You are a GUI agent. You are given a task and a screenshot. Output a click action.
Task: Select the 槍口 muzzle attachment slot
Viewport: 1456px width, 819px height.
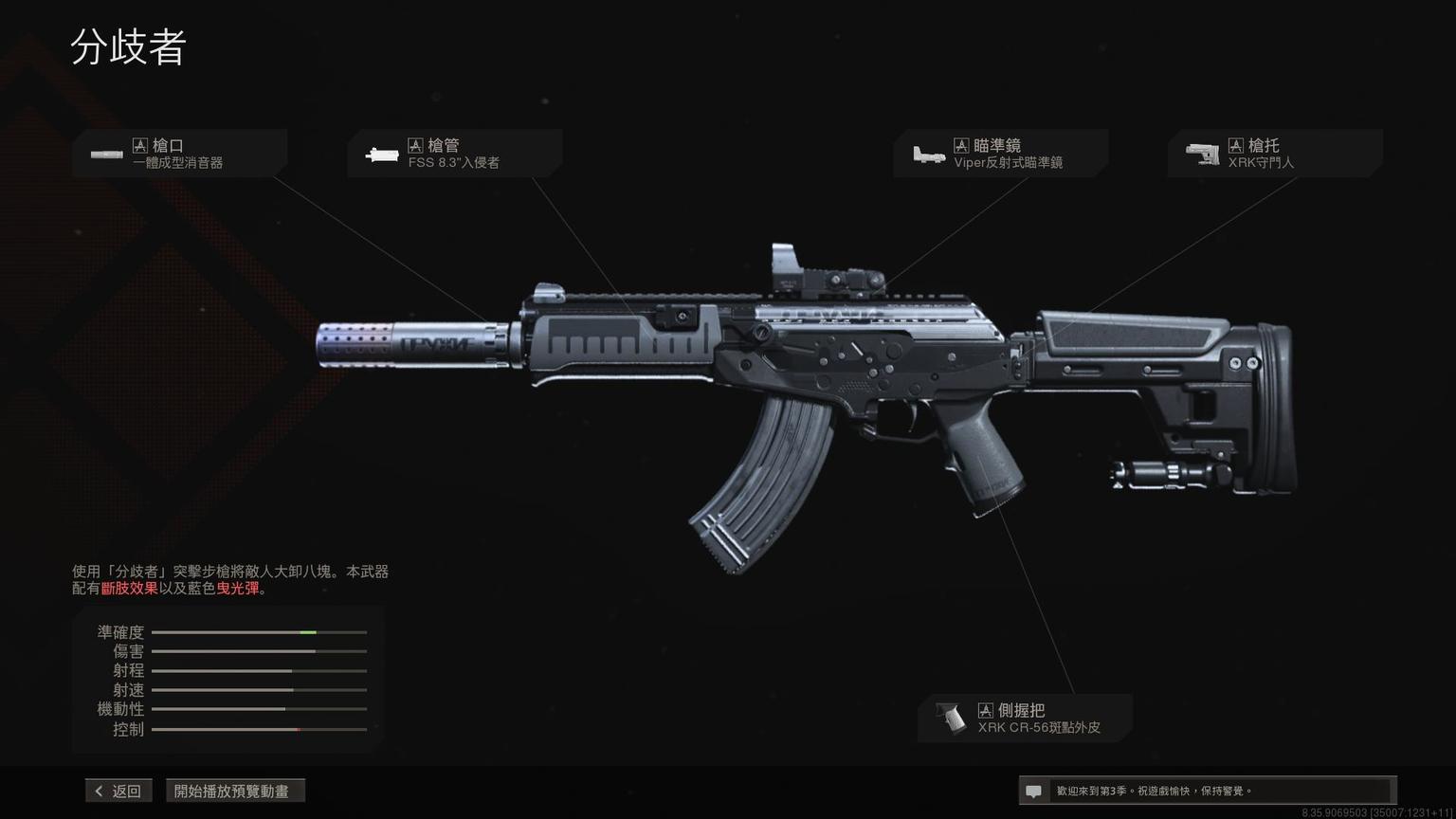(x=179, y=154)
